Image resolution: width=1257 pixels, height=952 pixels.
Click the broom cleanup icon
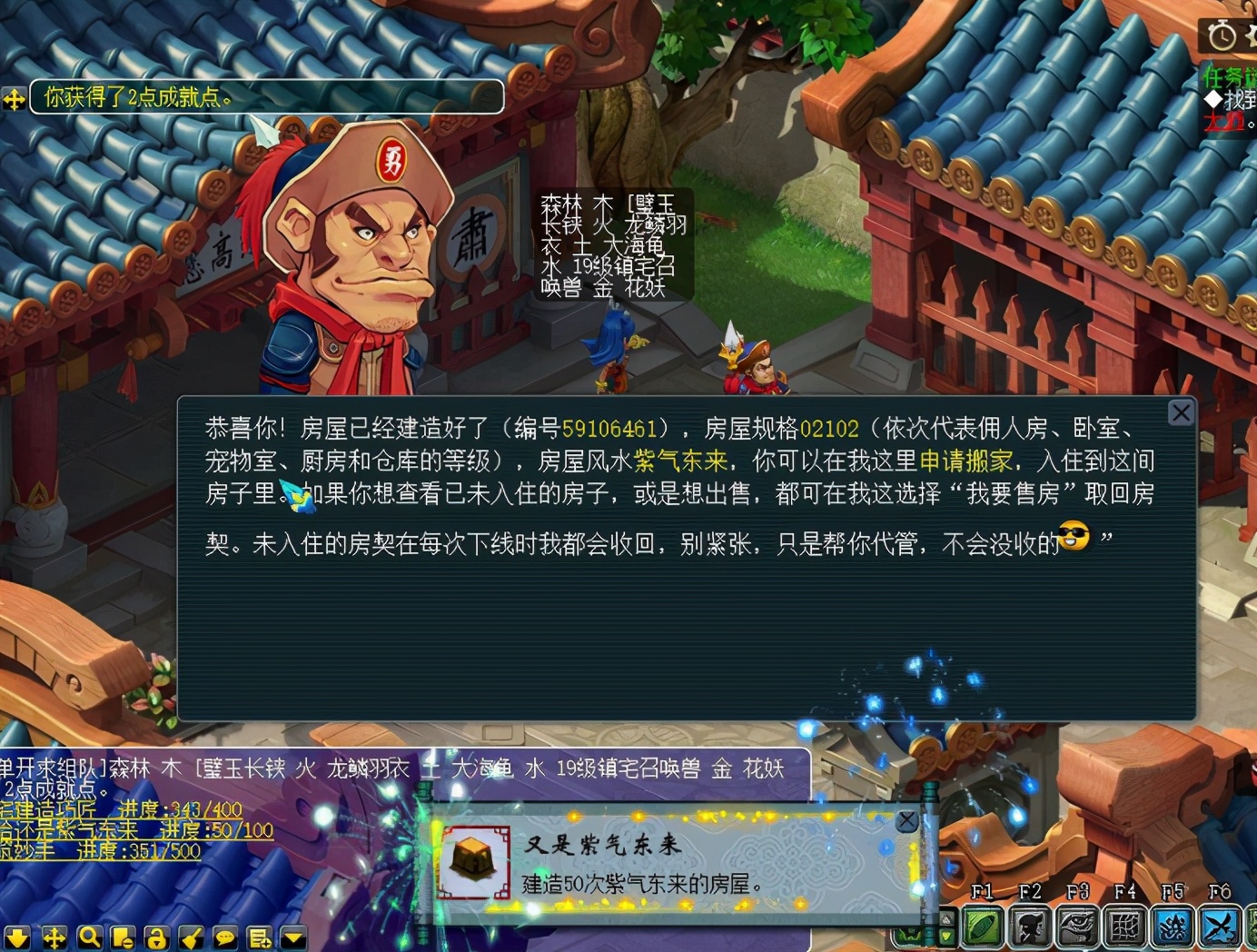(x=191, y=936)
